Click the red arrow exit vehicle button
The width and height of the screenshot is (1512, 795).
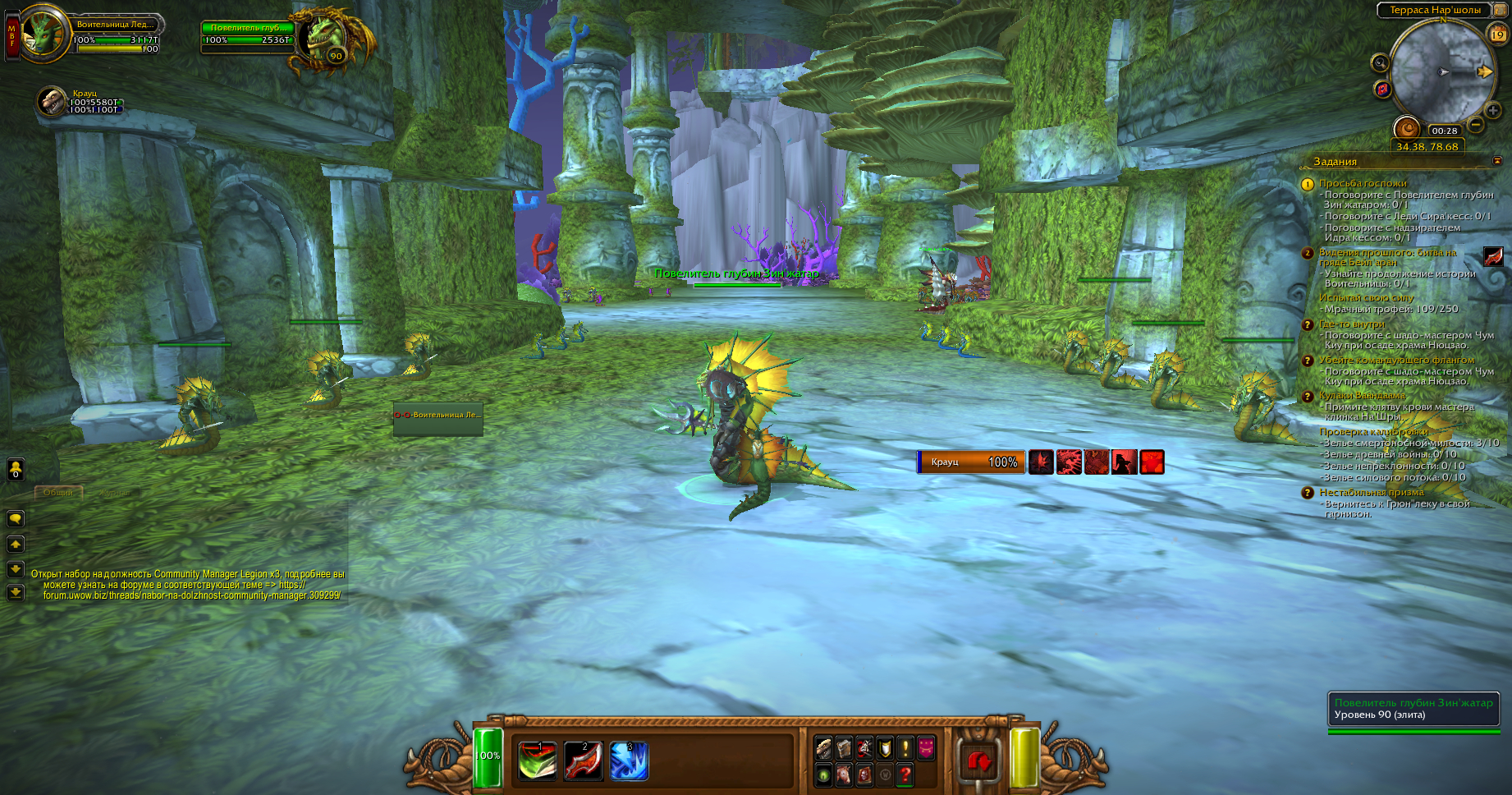pyautogui.click(x=980, y=761)
